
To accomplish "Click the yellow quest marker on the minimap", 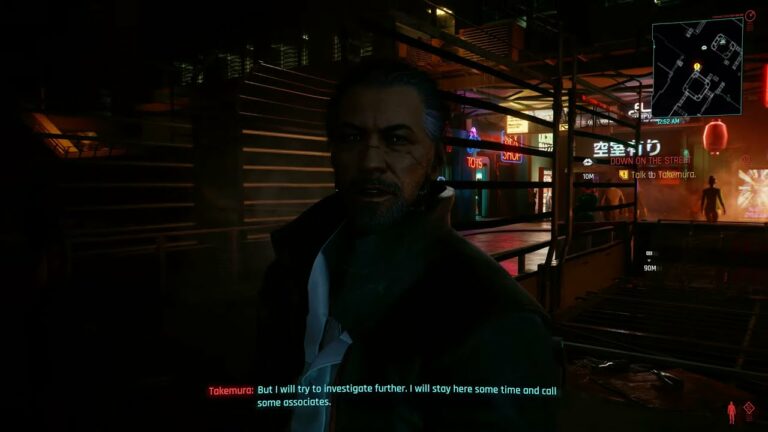I will click(697, 67).
